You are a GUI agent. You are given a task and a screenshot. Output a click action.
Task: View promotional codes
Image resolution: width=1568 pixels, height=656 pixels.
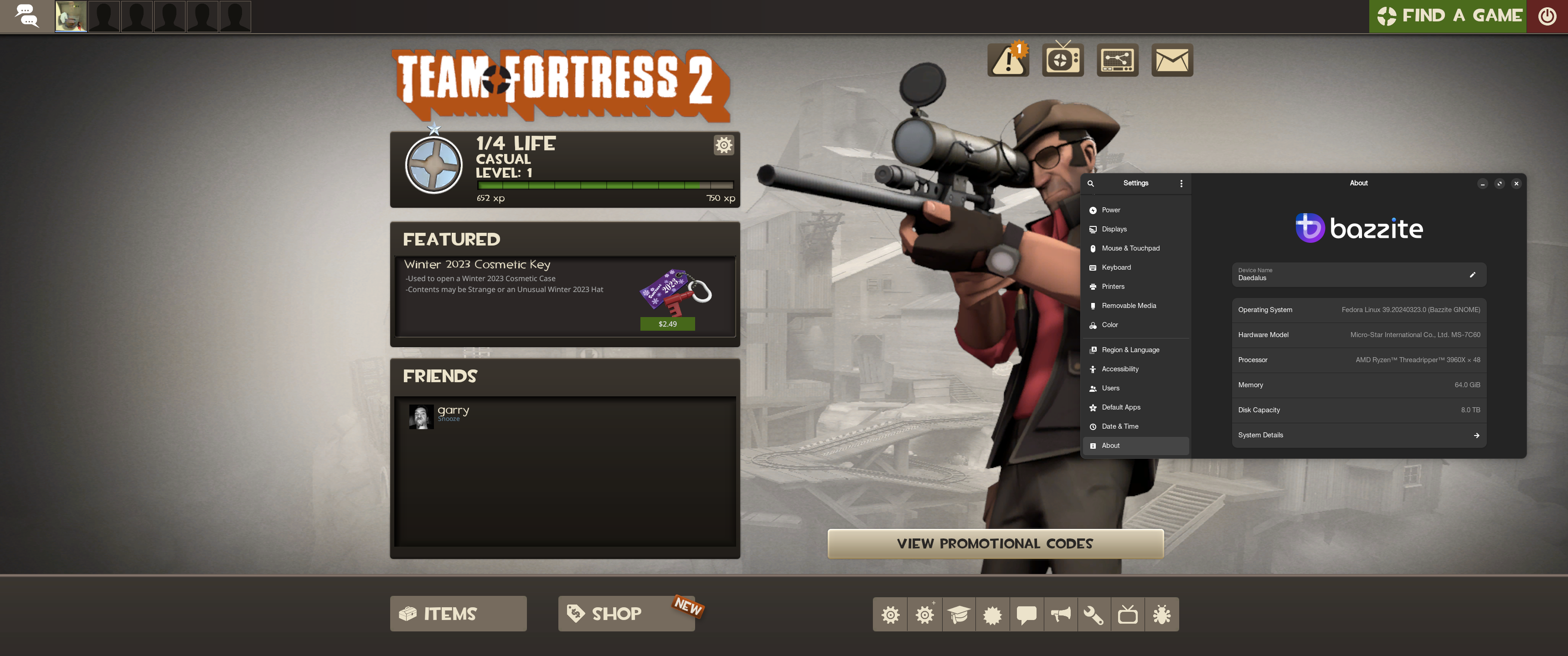click(995, 543)
